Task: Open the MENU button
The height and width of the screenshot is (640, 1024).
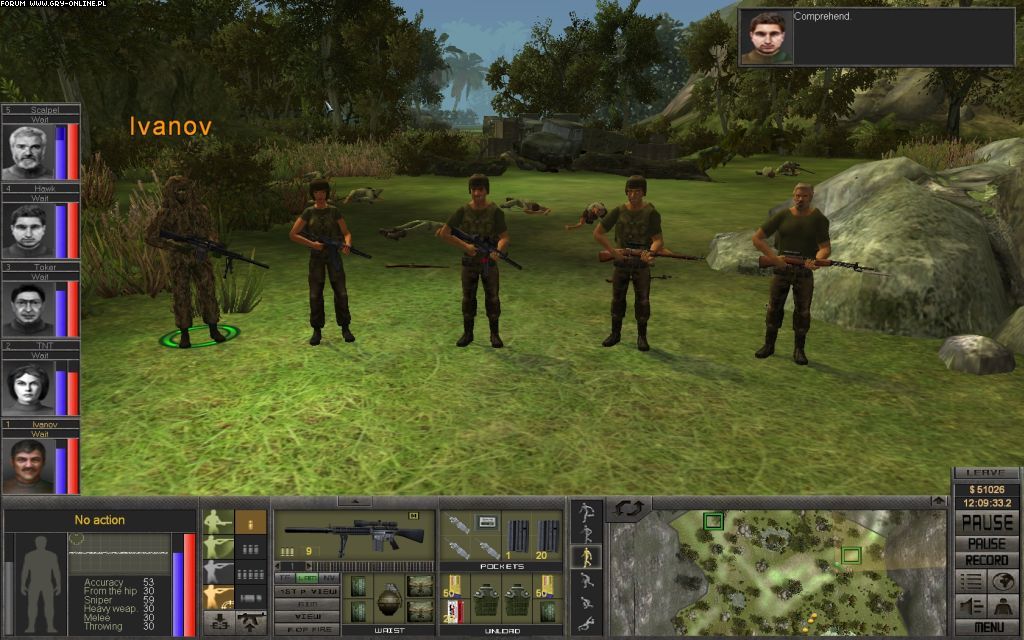Action: [x=986, y=626]
